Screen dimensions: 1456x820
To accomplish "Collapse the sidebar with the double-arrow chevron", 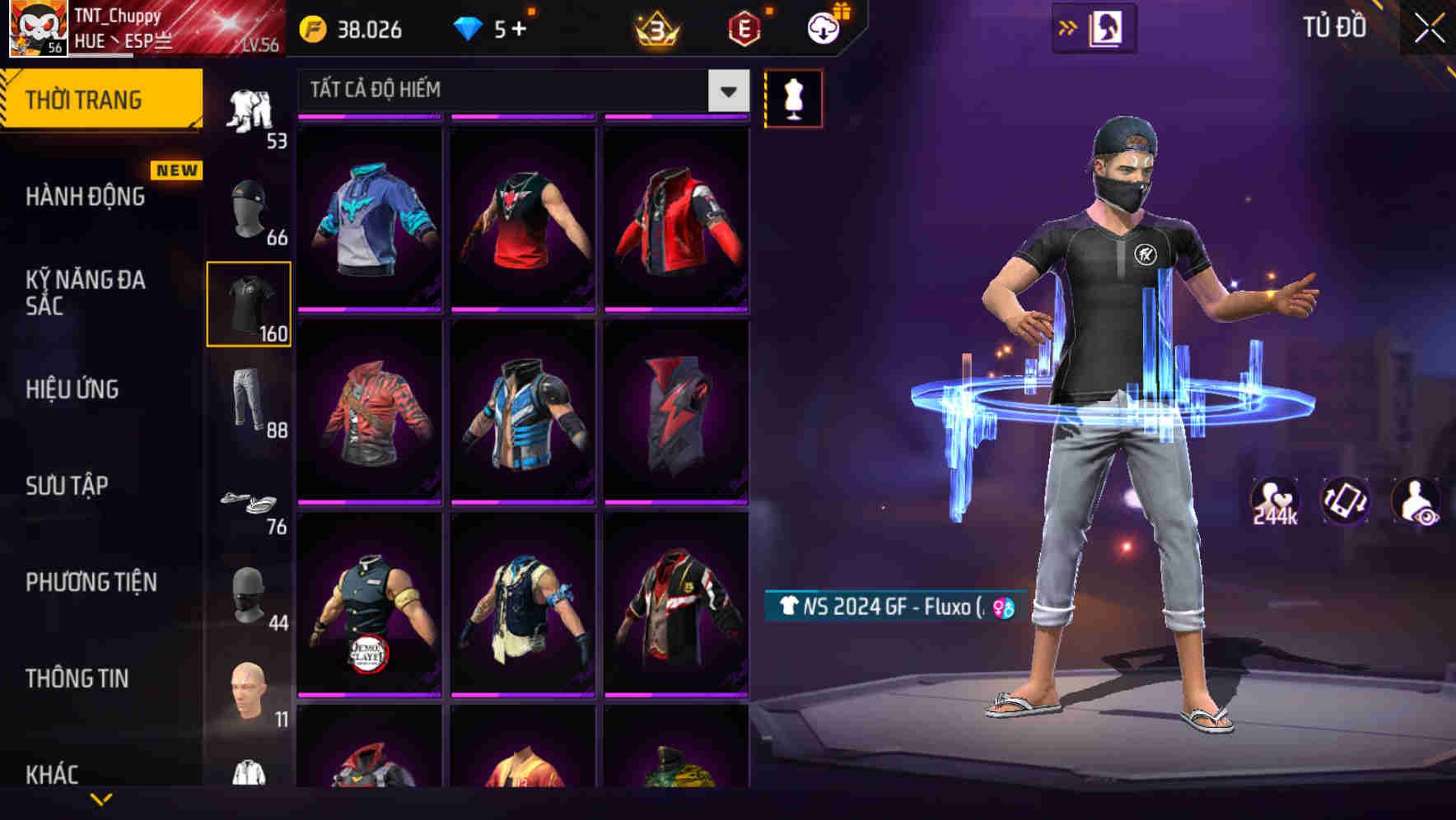I will coord(1069,26).
